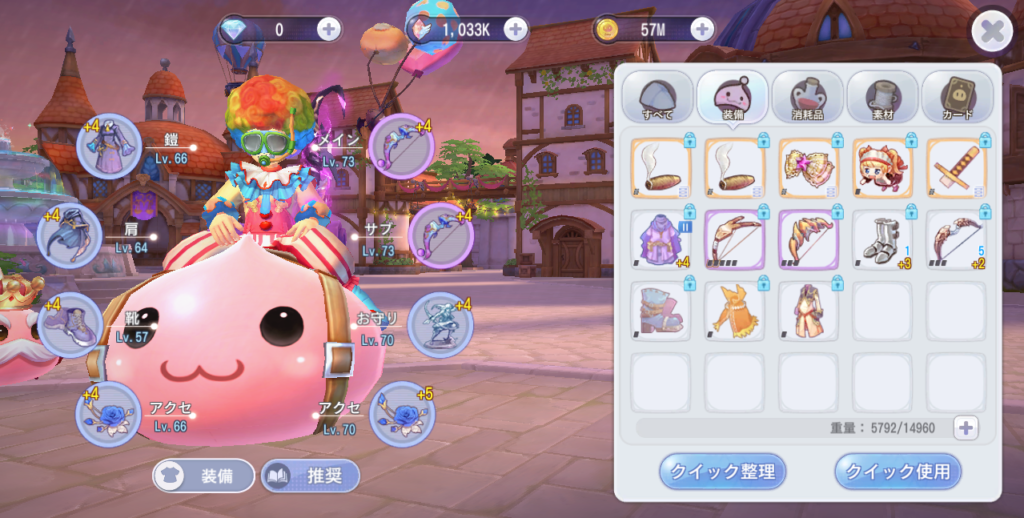Add gold coins with the 57M plus button
The image size is (1024, 518).
[x=703, y=30]
